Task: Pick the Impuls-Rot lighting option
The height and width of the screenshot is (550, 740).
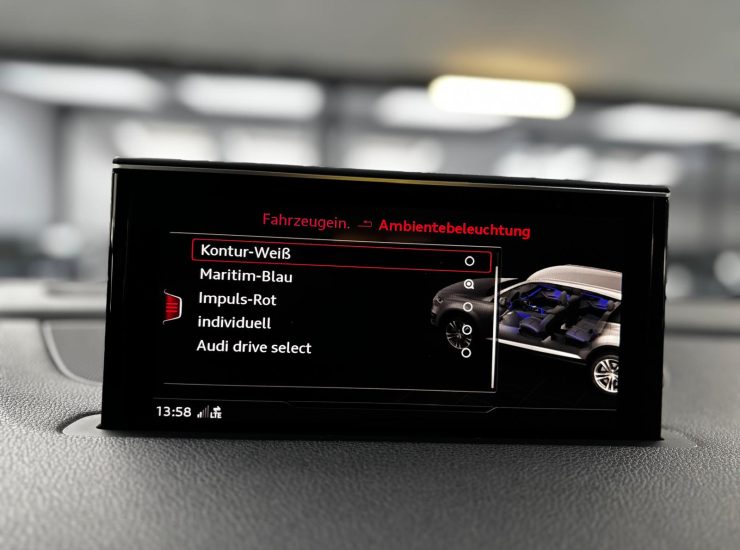Action: click(237, 299)
